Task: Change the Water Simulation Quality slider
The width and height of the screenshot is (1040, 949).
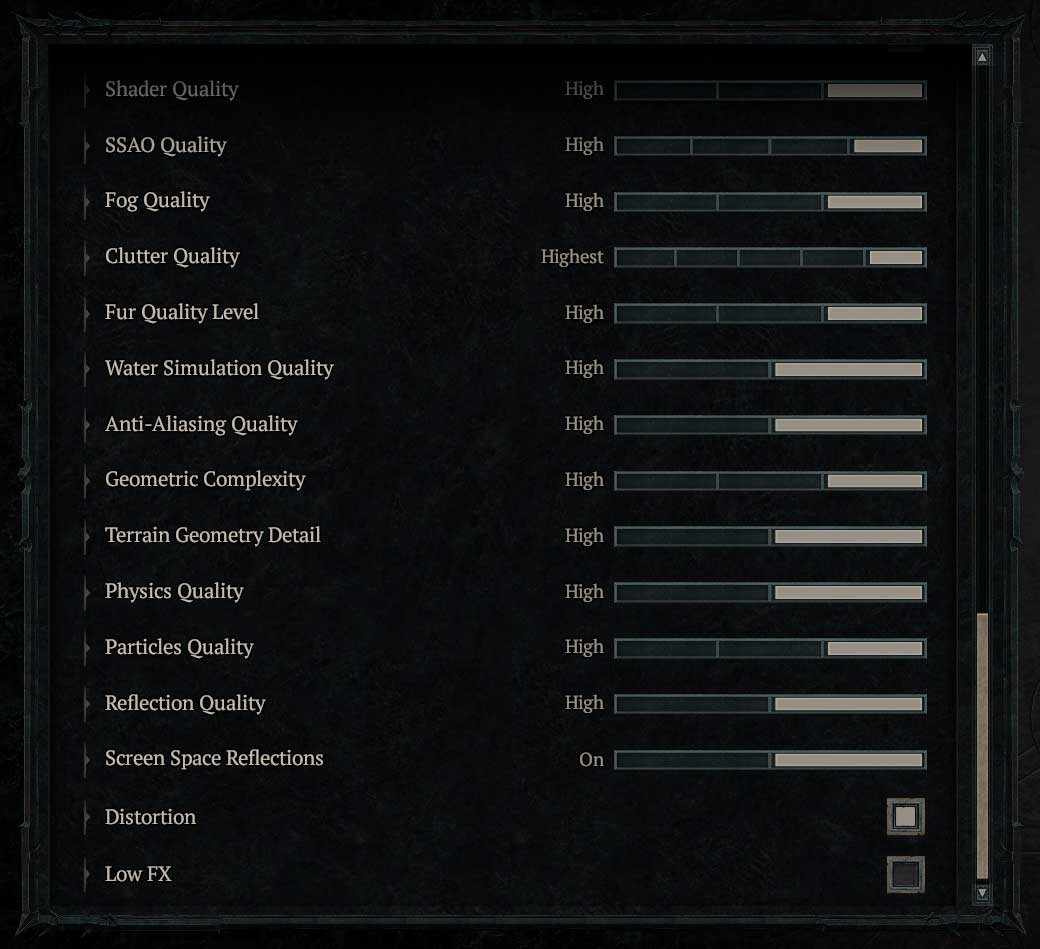Action: 770,369
